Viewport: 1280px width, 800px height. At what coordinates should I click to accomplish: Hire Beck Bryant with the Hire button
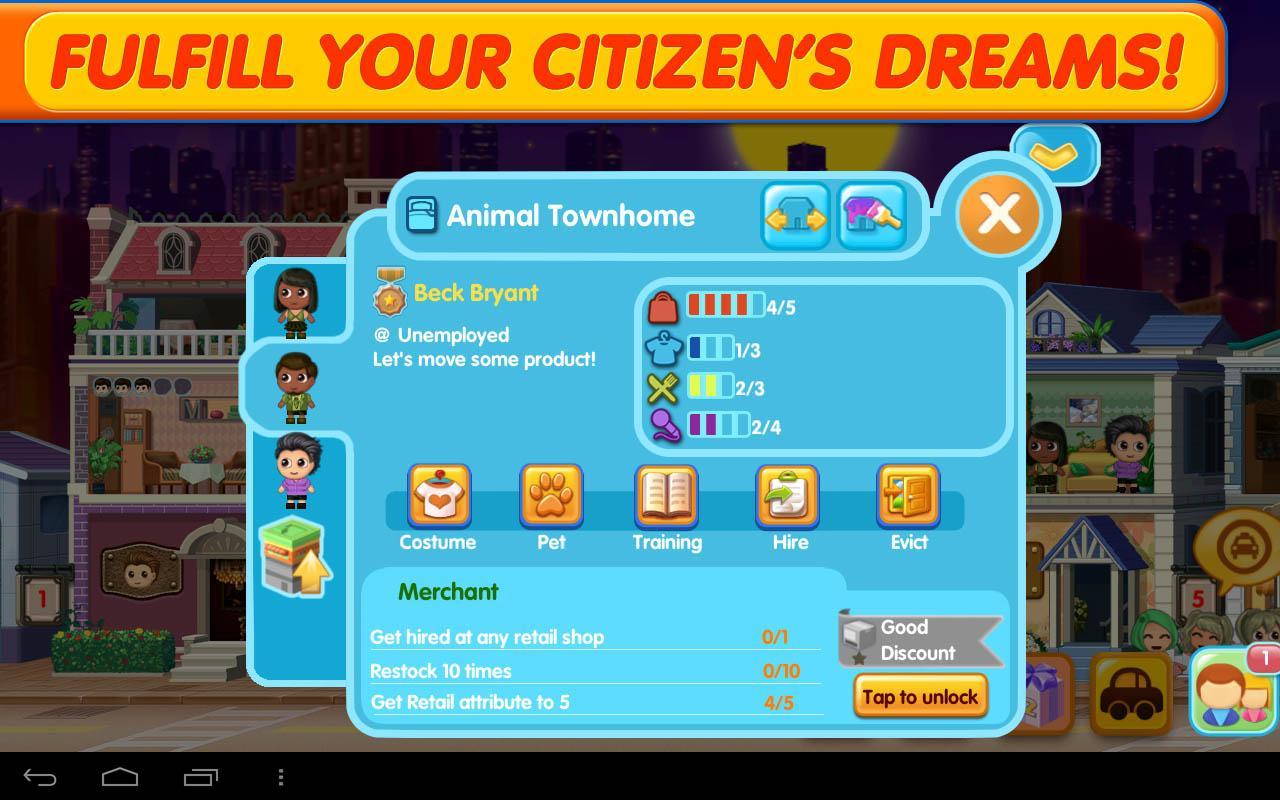click(788, 497)
